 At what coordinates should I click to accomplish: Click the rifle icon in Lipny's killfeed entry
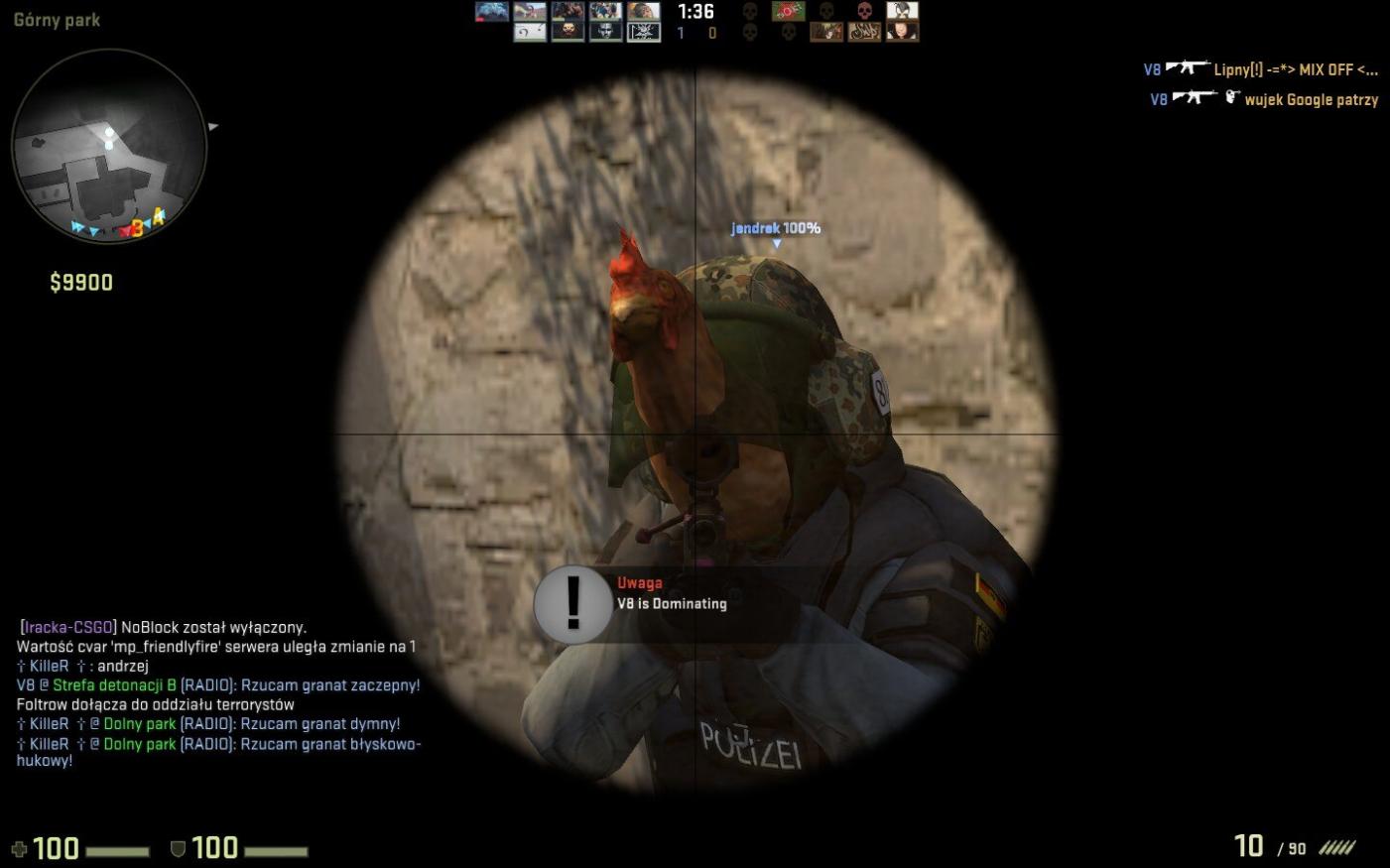pos(1188,69)
